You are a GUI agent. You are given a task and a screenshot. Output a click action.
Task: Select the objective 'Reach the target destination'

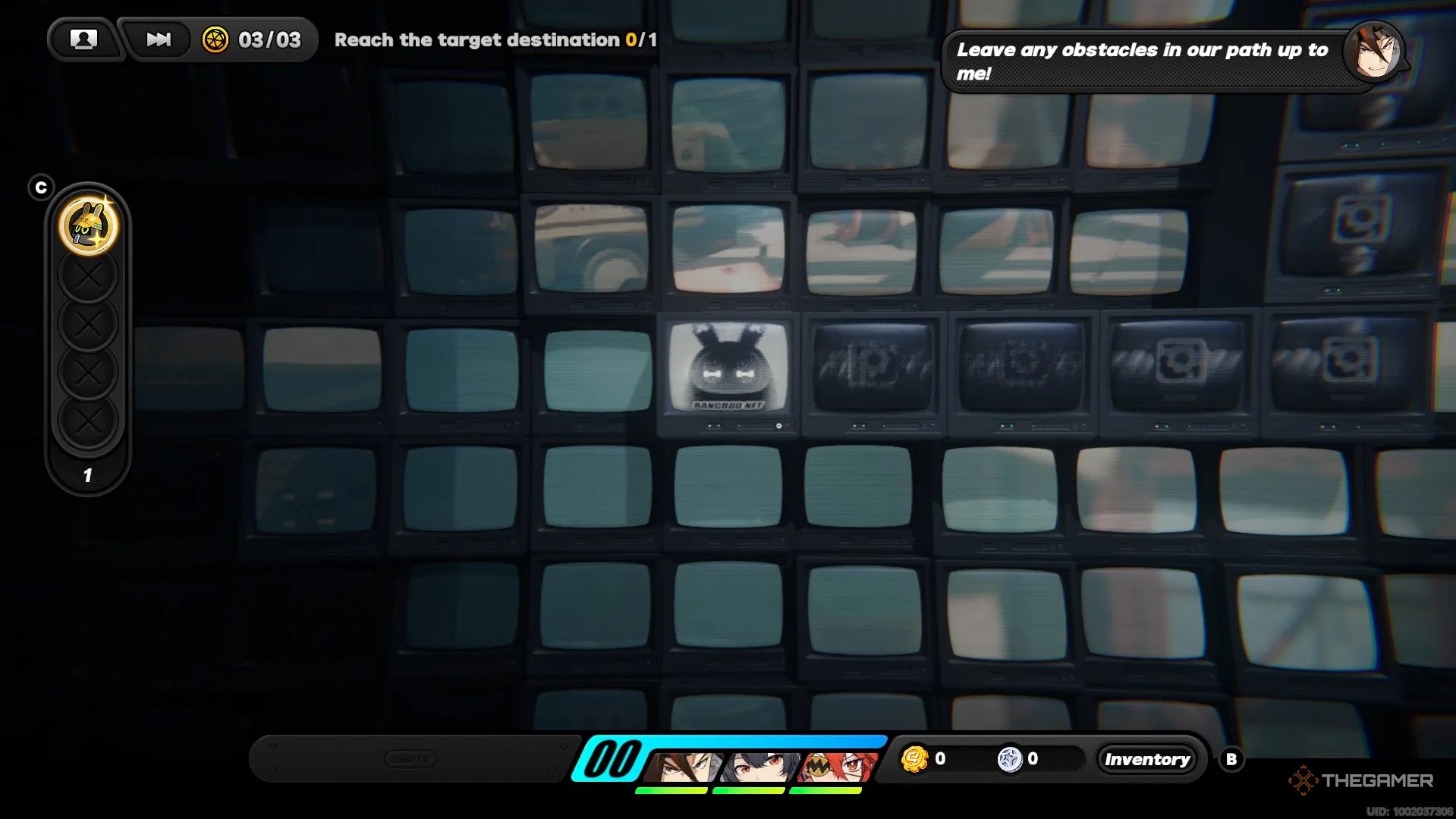486,40
